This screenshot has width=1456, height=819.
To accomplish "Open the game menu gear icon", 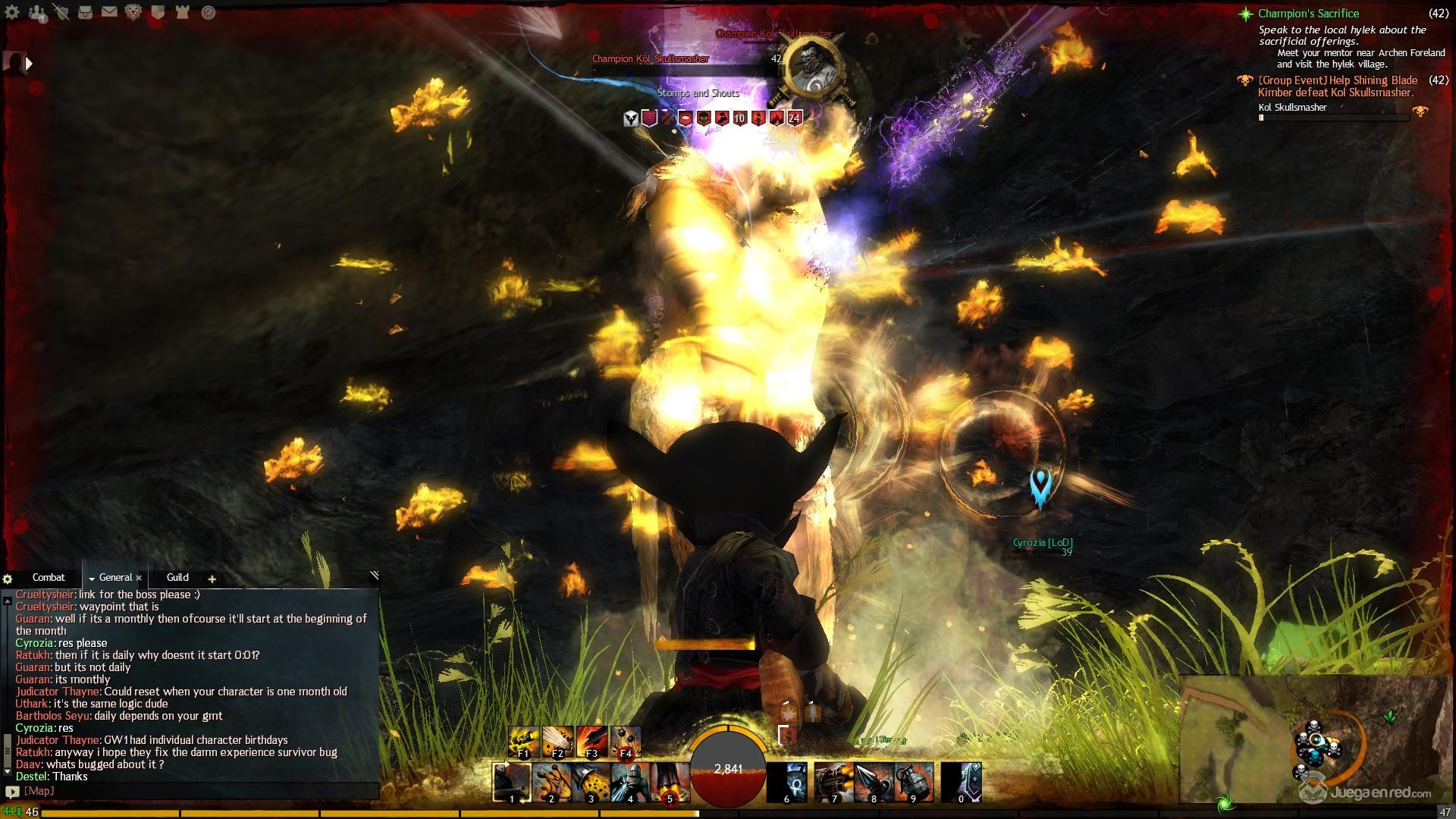I will click(x=13, y=12).
